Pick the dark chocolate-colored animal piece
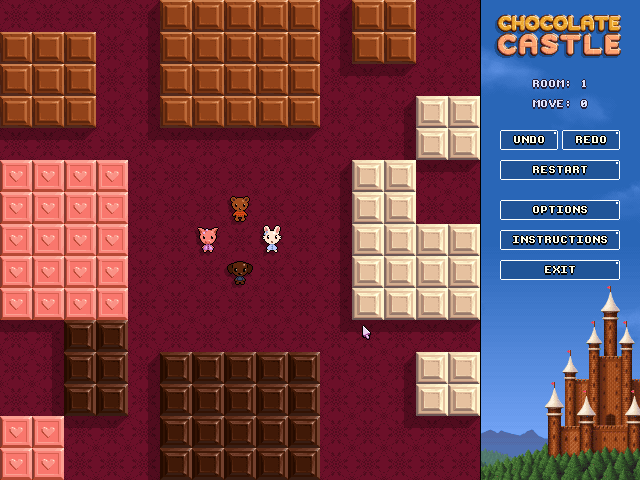The height and width of the screenshot is (480, 640). [x=240, y=271]
